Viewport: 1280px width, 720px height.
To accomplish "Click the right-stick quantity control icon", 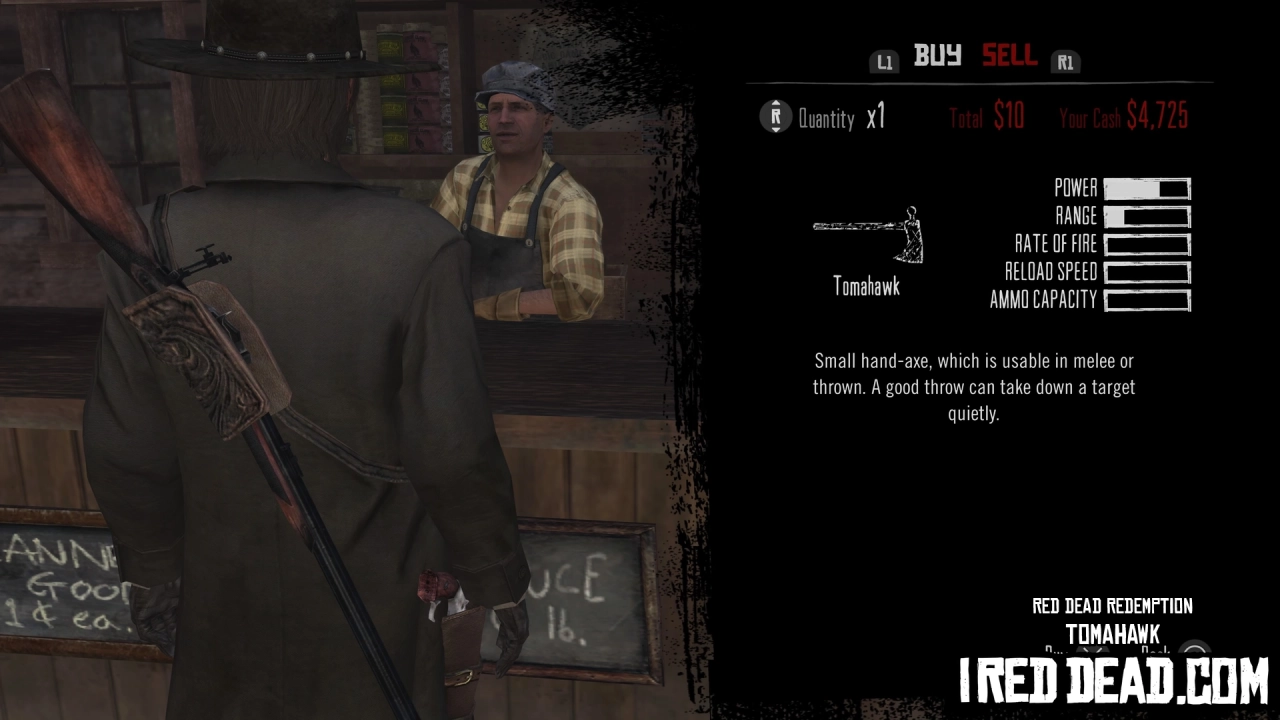I will (x=777, y=117).
